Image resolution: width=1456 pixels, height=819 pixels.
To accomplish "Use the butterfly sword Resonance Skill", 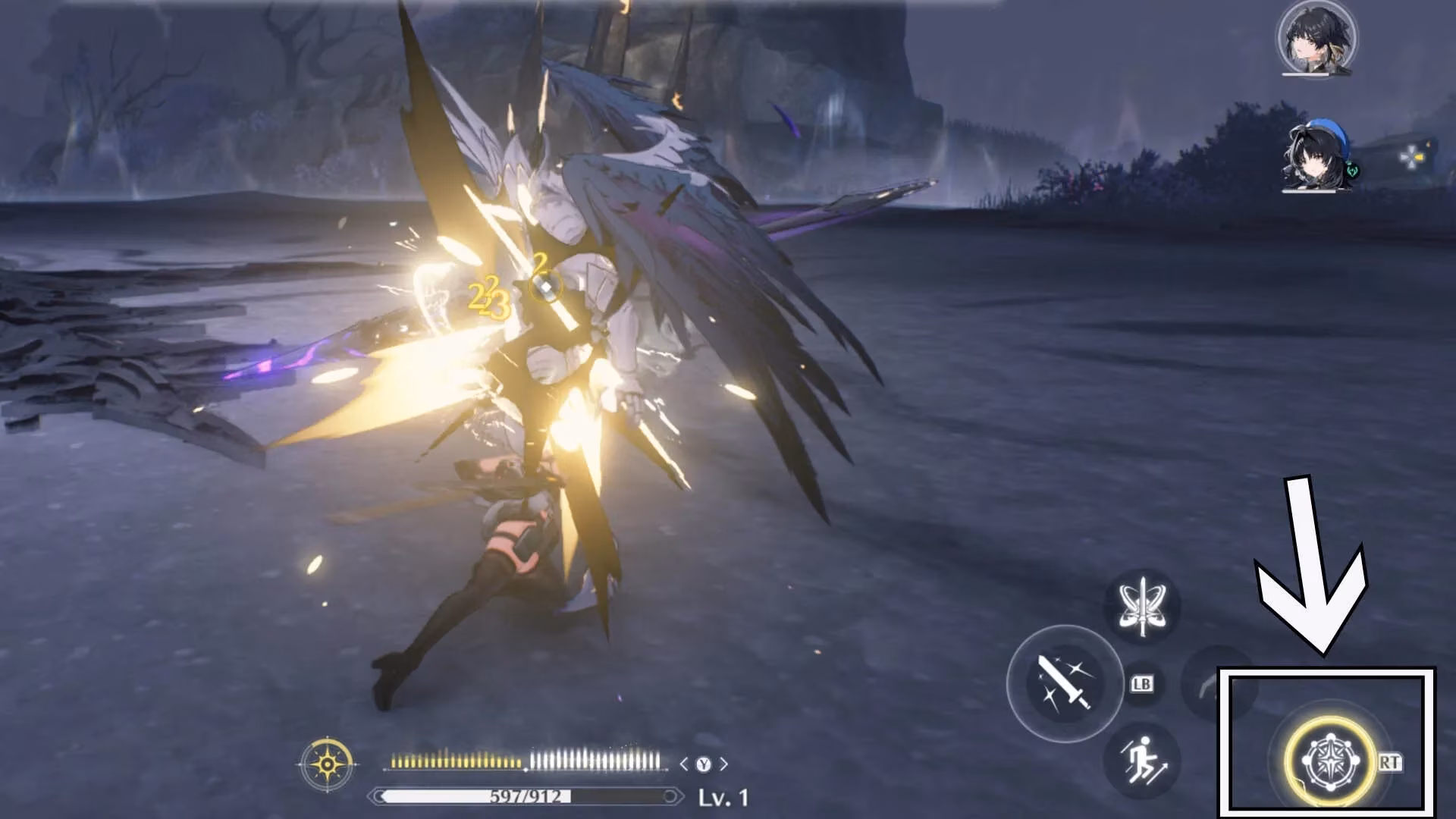I will [x=1143, y=608].
